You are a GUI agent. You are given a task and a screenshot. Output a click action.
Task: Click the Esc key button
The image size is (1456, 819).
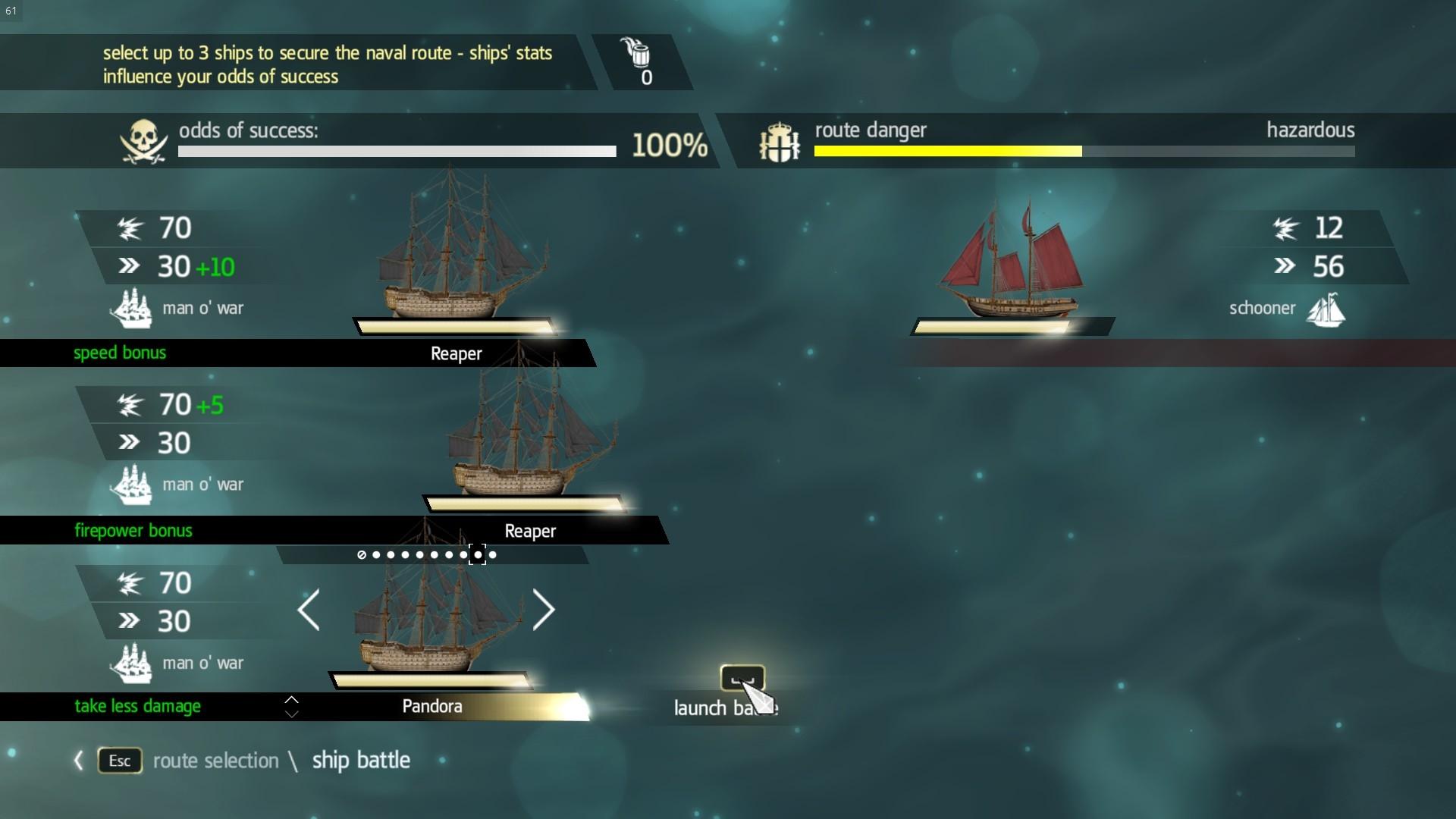(118, 761)
